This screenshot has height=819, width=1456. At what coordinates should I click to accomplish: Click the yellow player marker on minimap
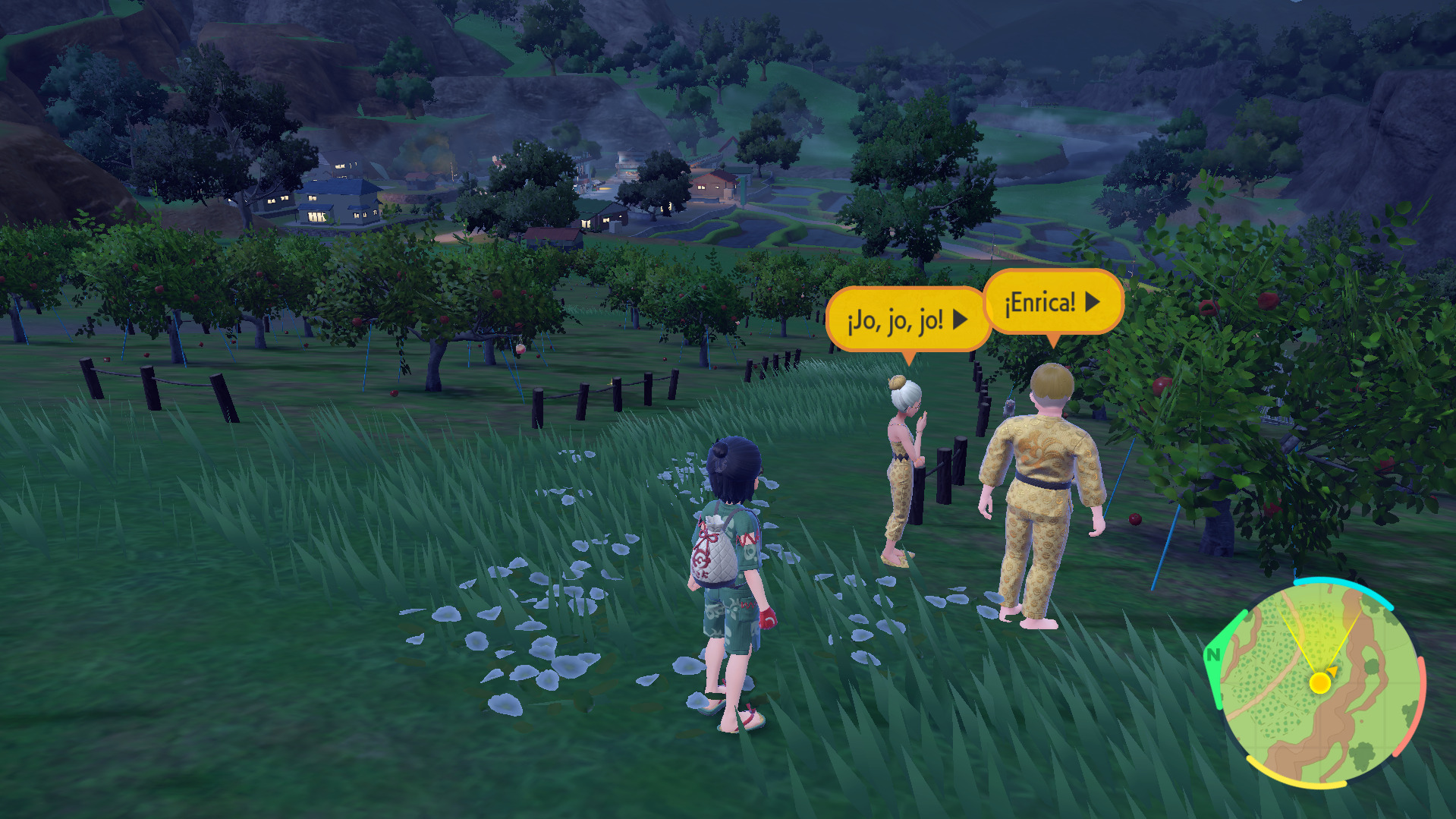tap(1320, 683)
